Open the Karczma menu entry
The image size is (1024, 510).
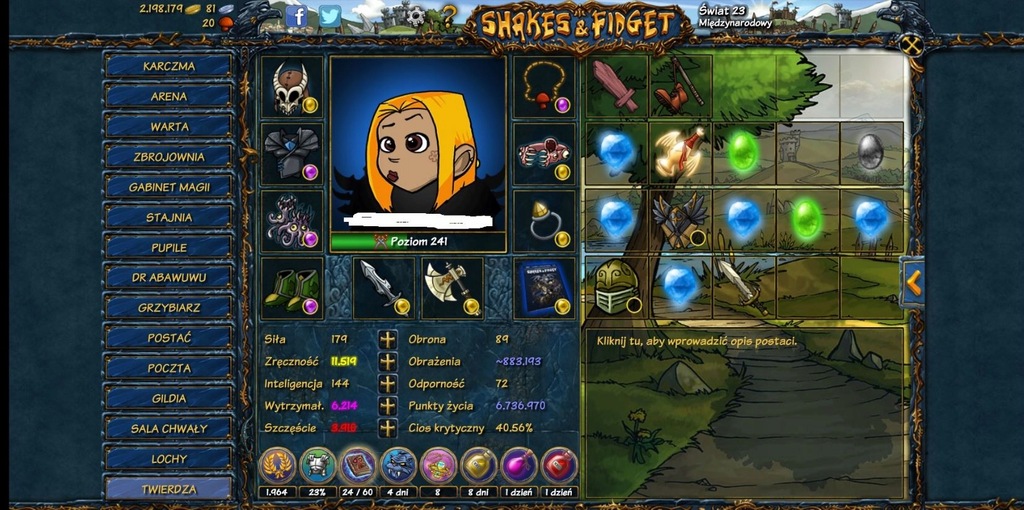click(x=169, y=66)
